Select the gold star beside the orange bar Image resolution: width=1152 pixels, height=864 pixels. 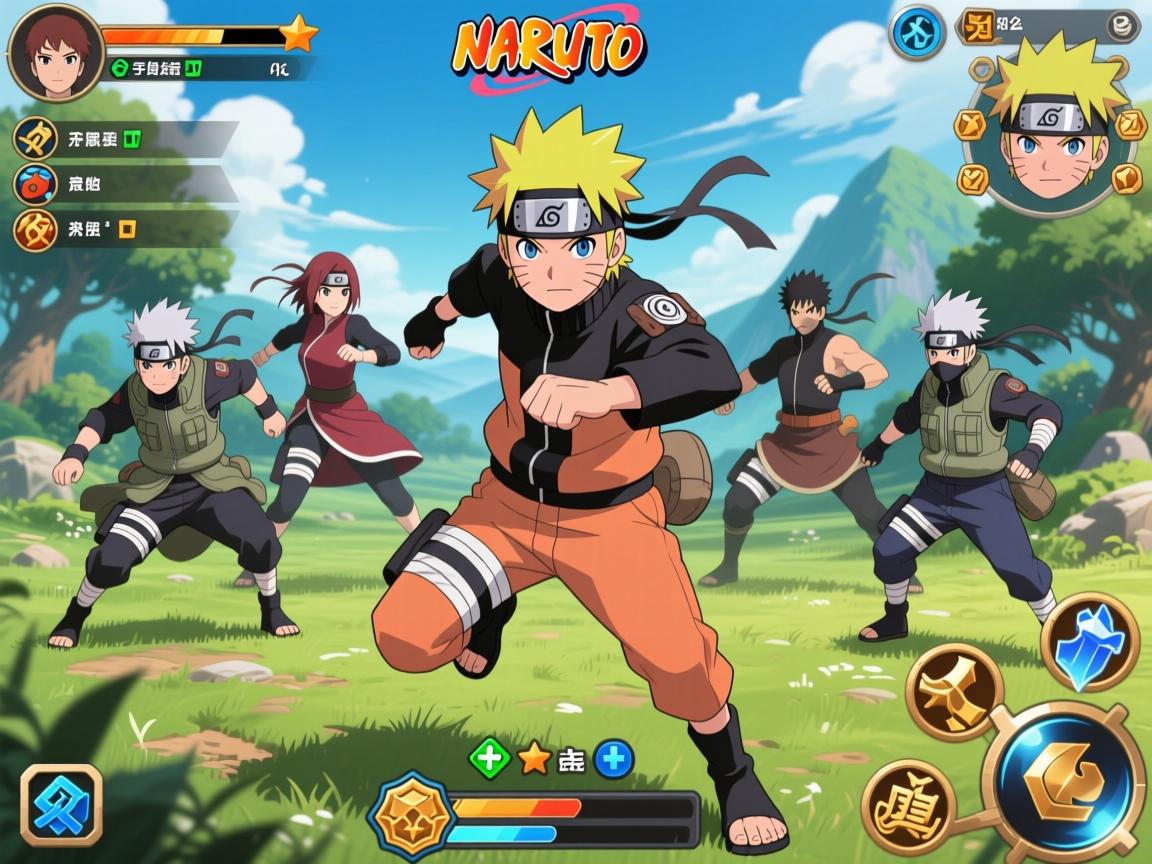298,35
